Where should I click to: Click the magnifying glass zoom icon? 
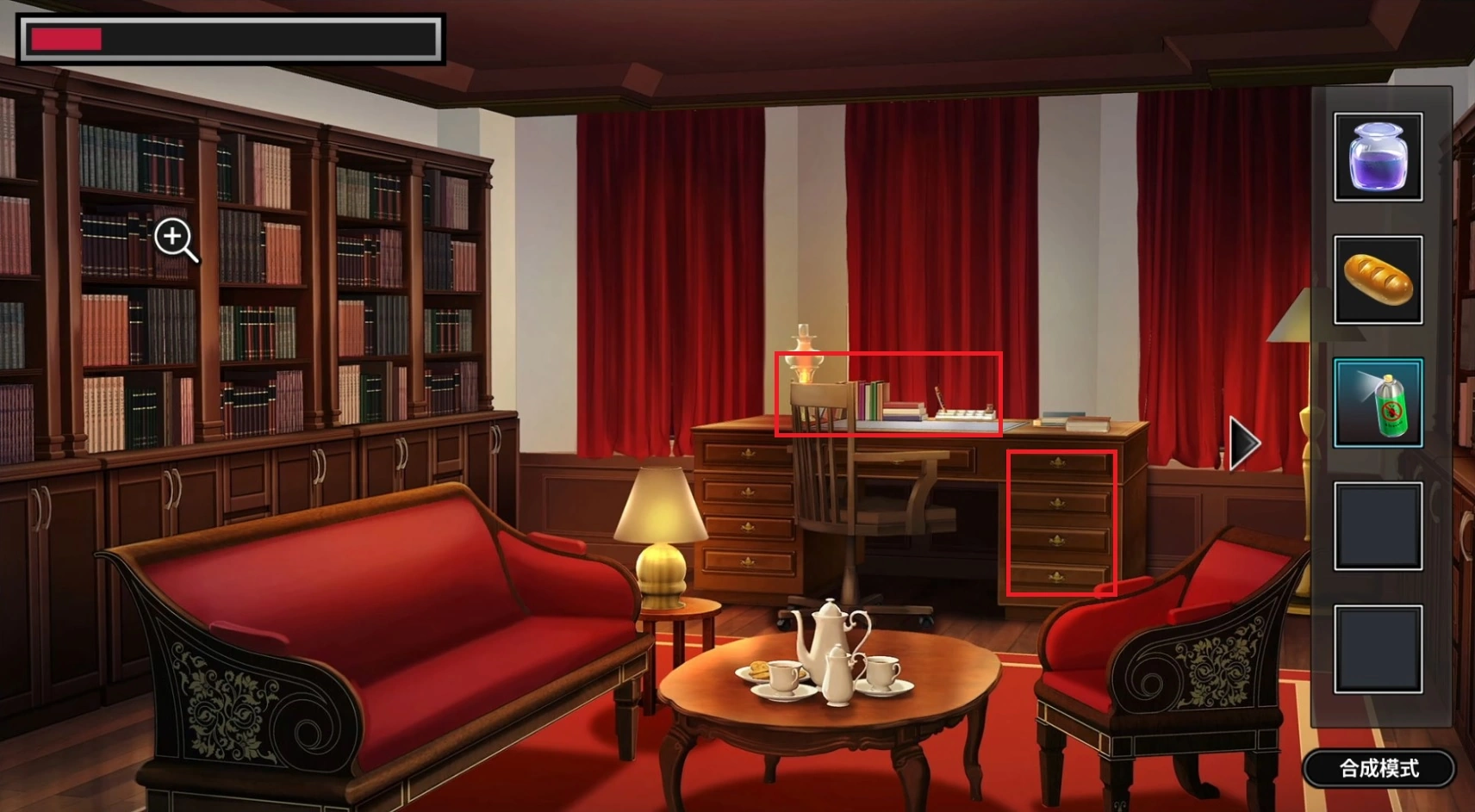tap(176, 239)
